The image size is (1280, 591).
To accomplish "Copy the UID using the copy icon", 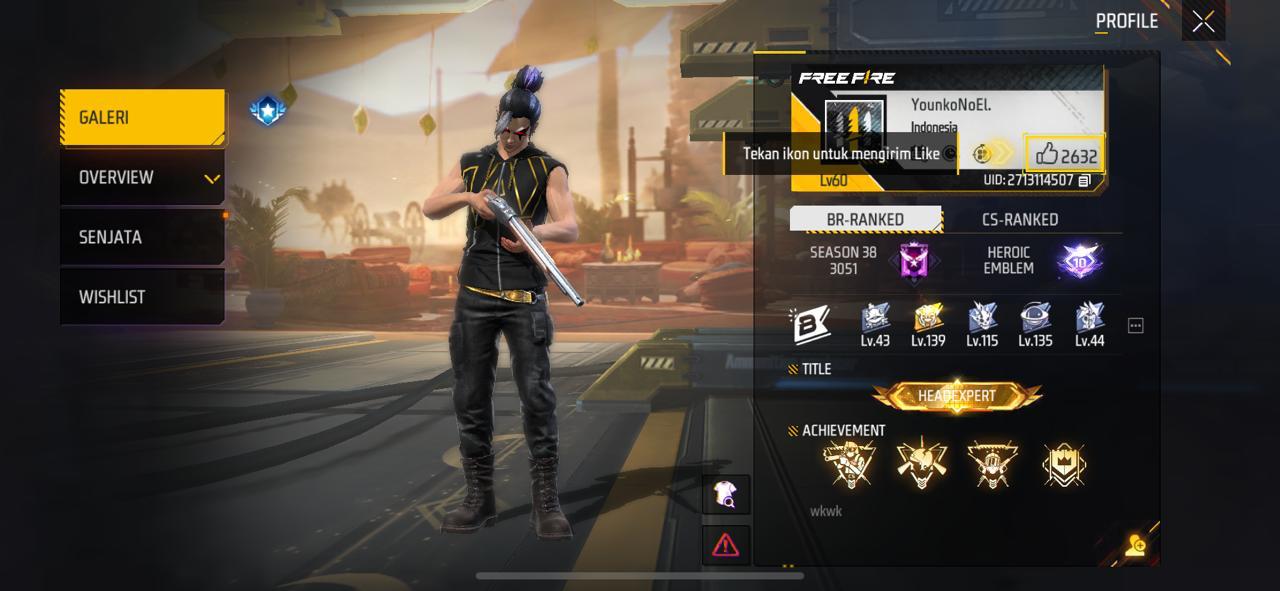I will tap(1084, 181).
